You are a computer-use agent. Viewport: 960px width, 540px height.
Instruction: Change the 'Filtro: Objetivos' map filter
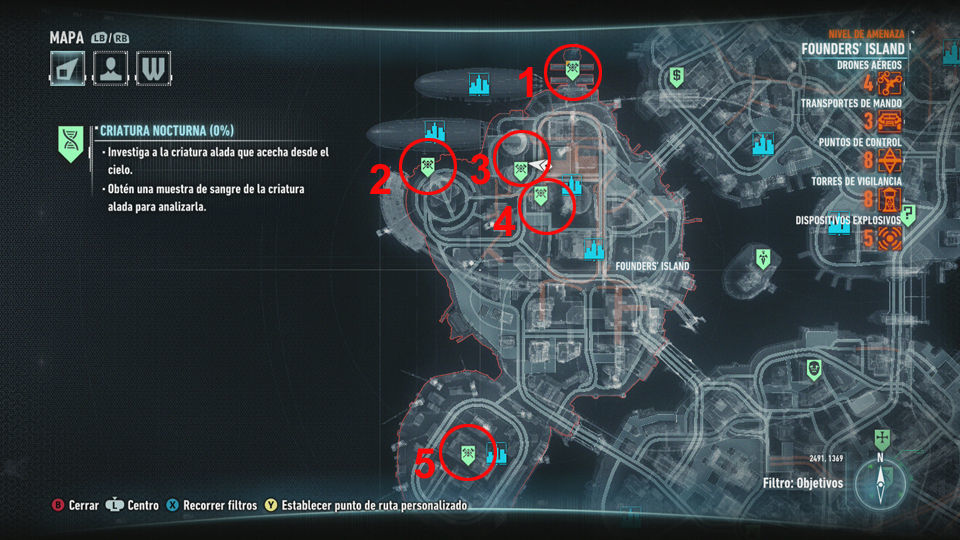point(802,483)
